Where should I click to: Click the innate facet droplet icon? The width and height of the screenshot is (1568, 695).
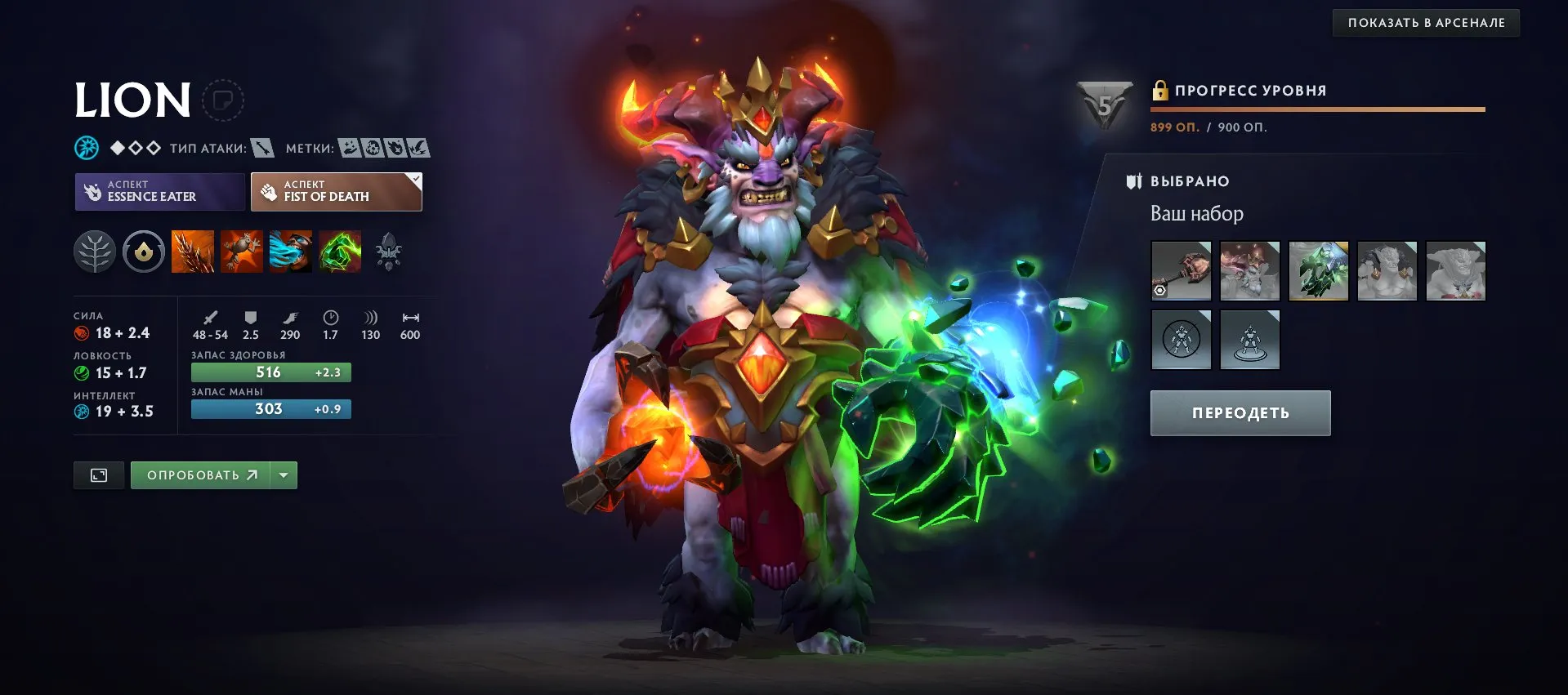(x=143, y=252)
